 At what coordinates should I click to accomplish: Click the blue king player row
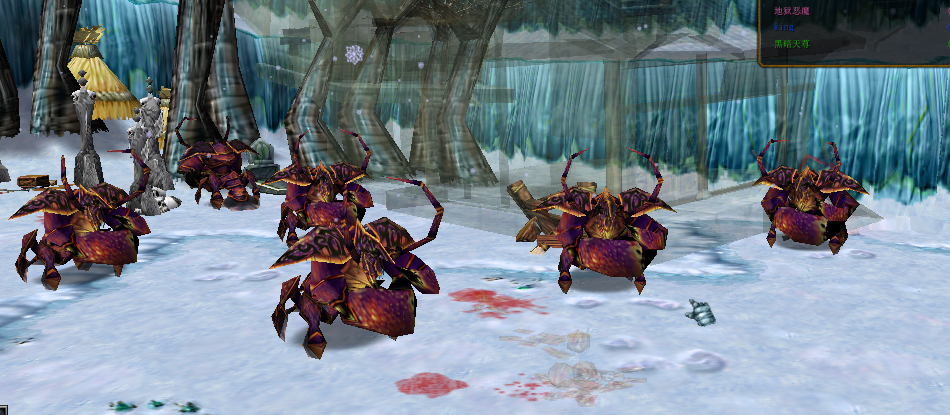click(x=784, y=27)
